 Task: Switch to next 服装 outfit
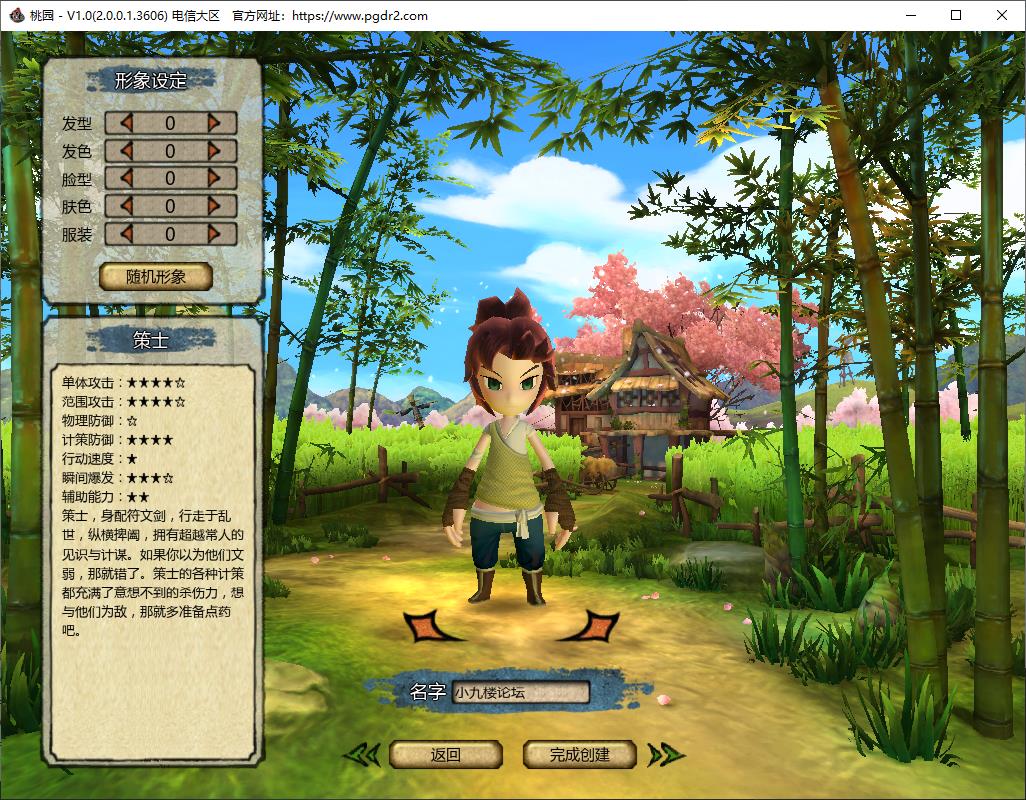[x=214, y=234]
